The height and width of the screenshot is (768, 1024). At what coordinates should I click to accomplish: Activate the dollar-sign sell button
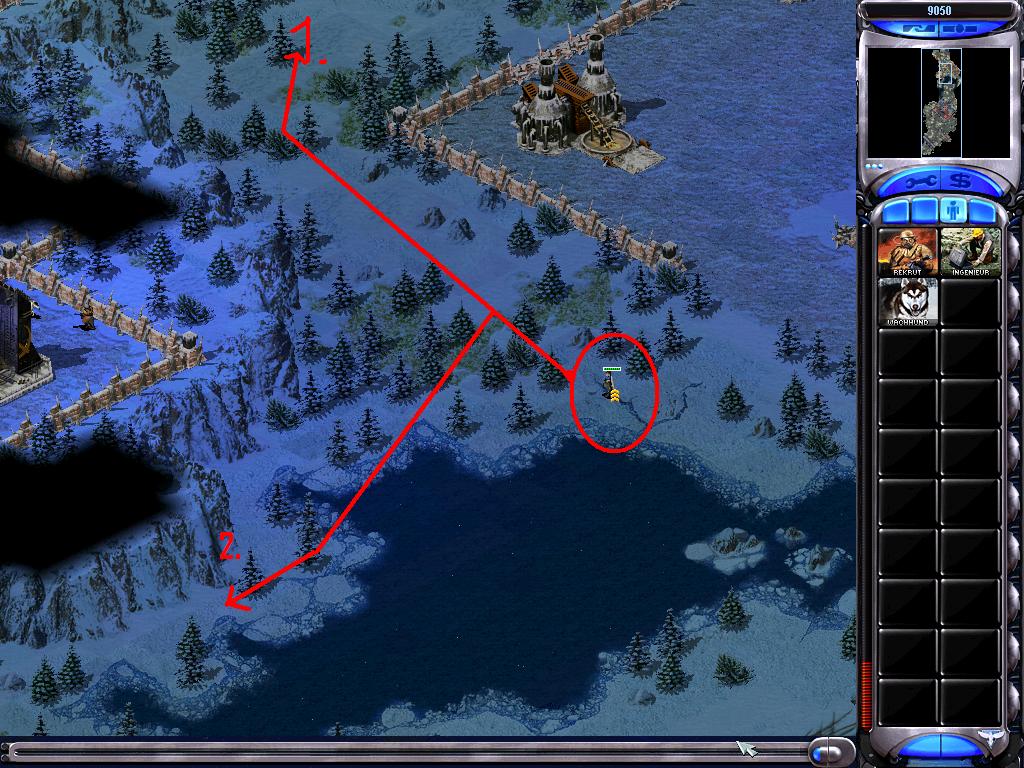point(961,182)
